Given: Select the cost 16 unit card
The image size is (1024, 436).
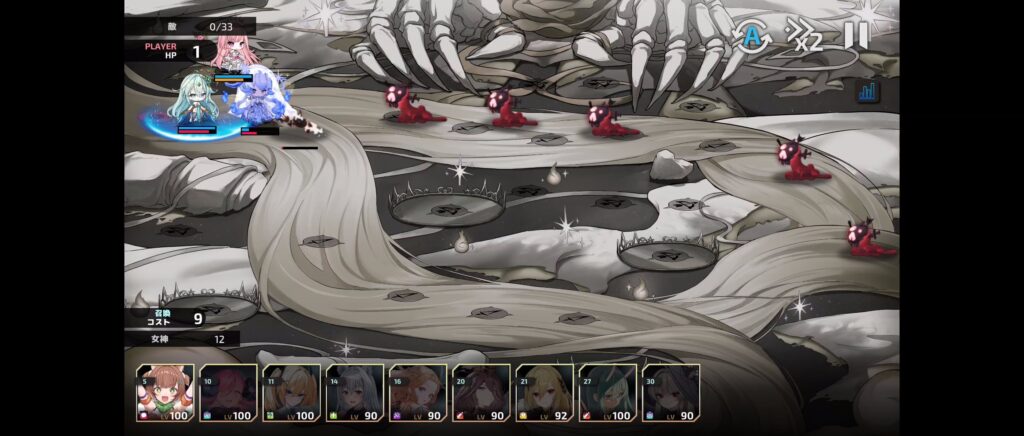Looking at the screenshot, I should point(418,393).
